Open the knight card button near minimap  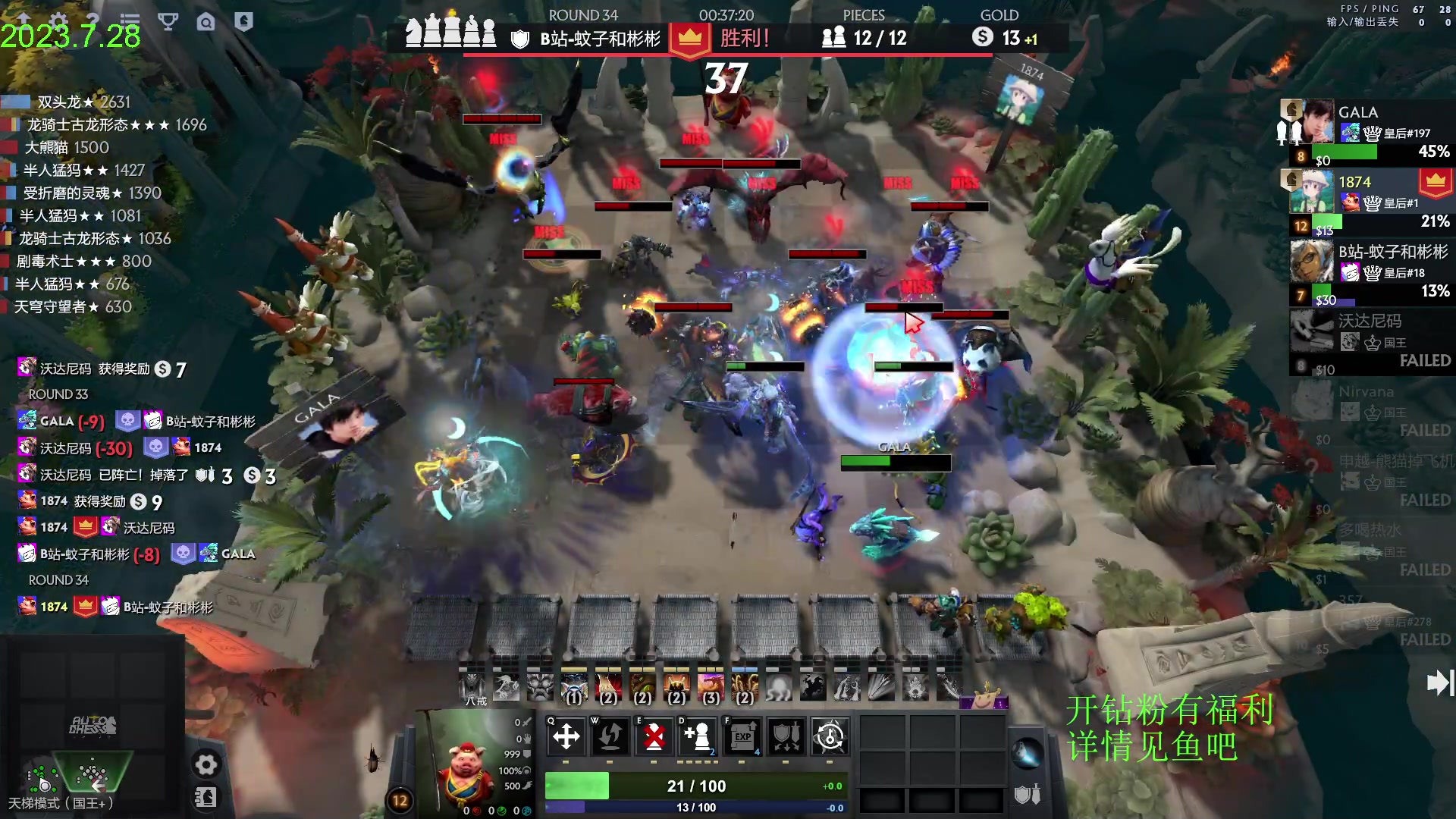point(206,798)
